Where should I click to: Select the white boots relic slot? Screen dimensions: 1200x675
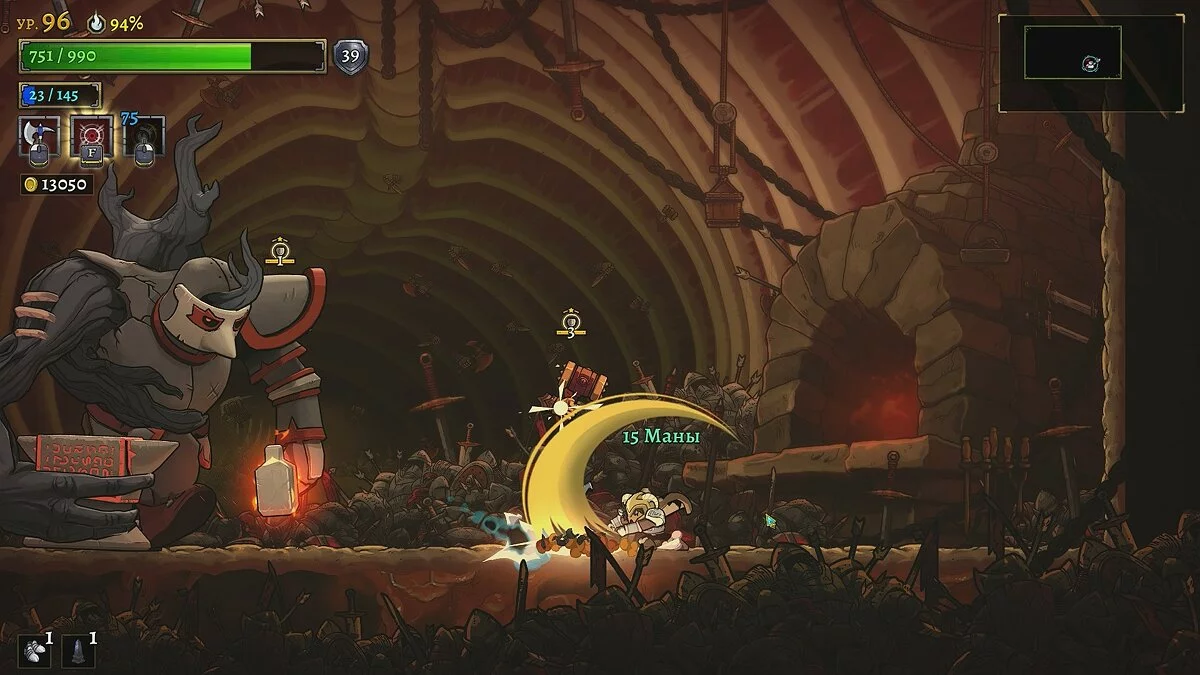[35, 650]
